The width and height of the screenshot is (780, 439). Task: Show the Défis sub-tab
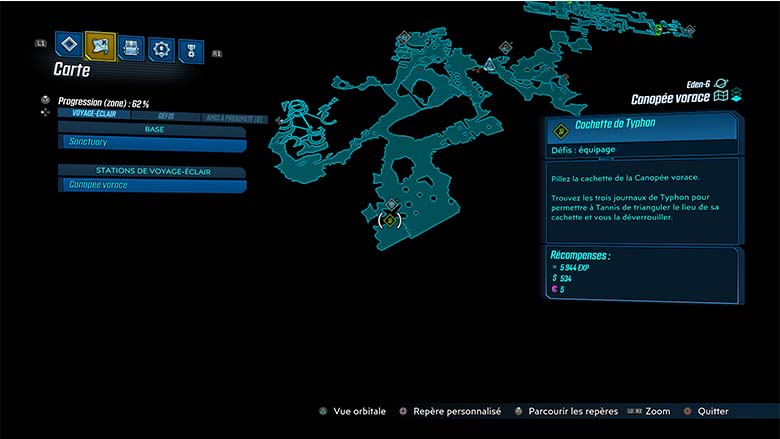point(166,116)
